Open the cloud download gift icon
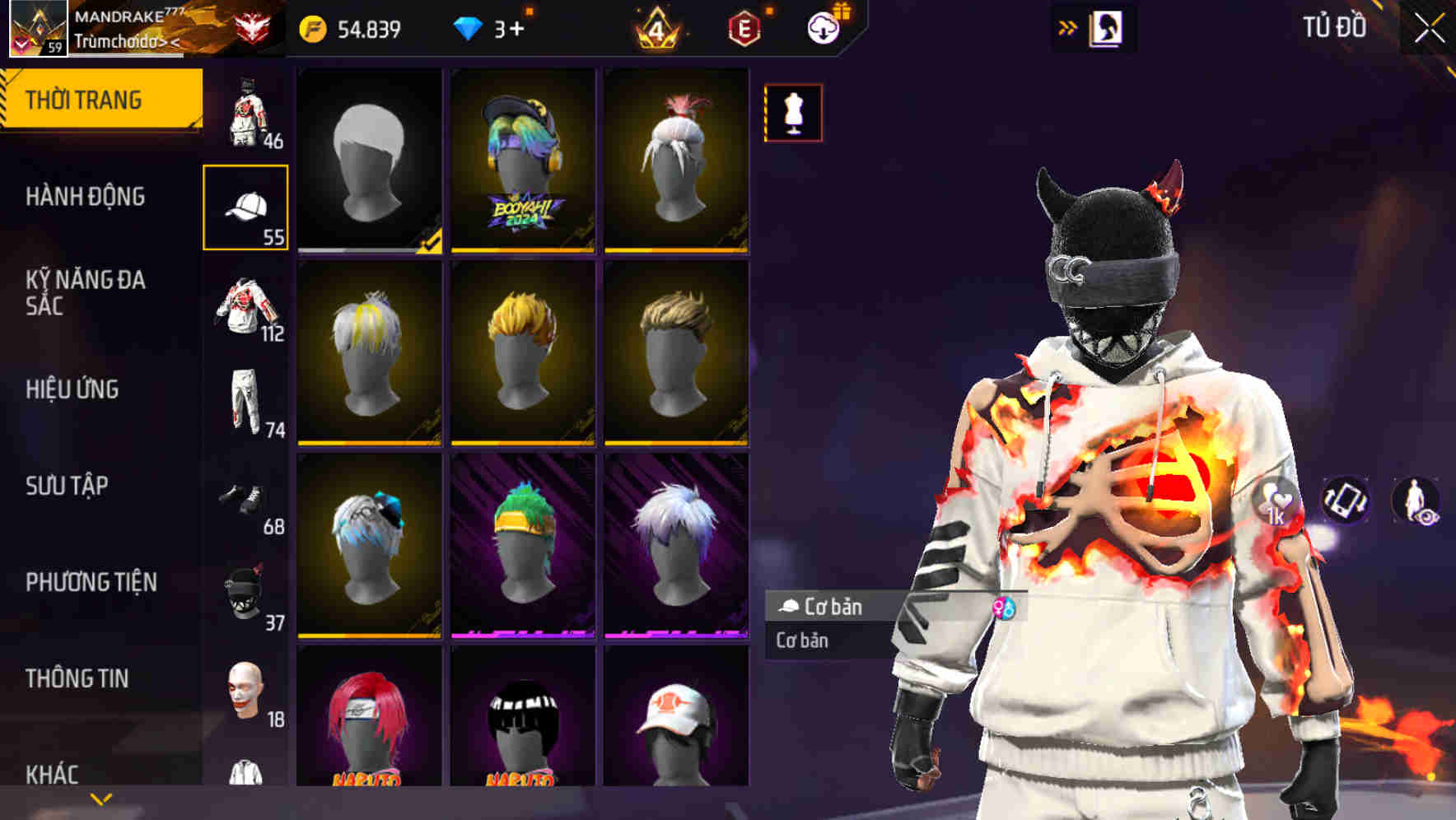This screenshot has height=820, width=1456. [x=824, y=27]
